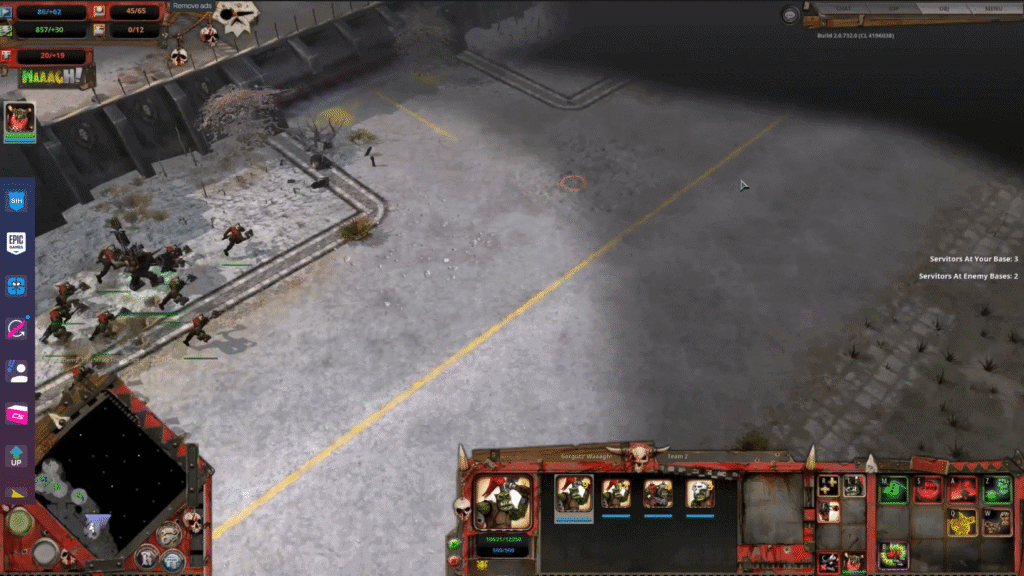Viewport: 1024px width, 576px height.
Task: Open the UP arrow sidebar shortcut
Action: [x=17, y=457]
